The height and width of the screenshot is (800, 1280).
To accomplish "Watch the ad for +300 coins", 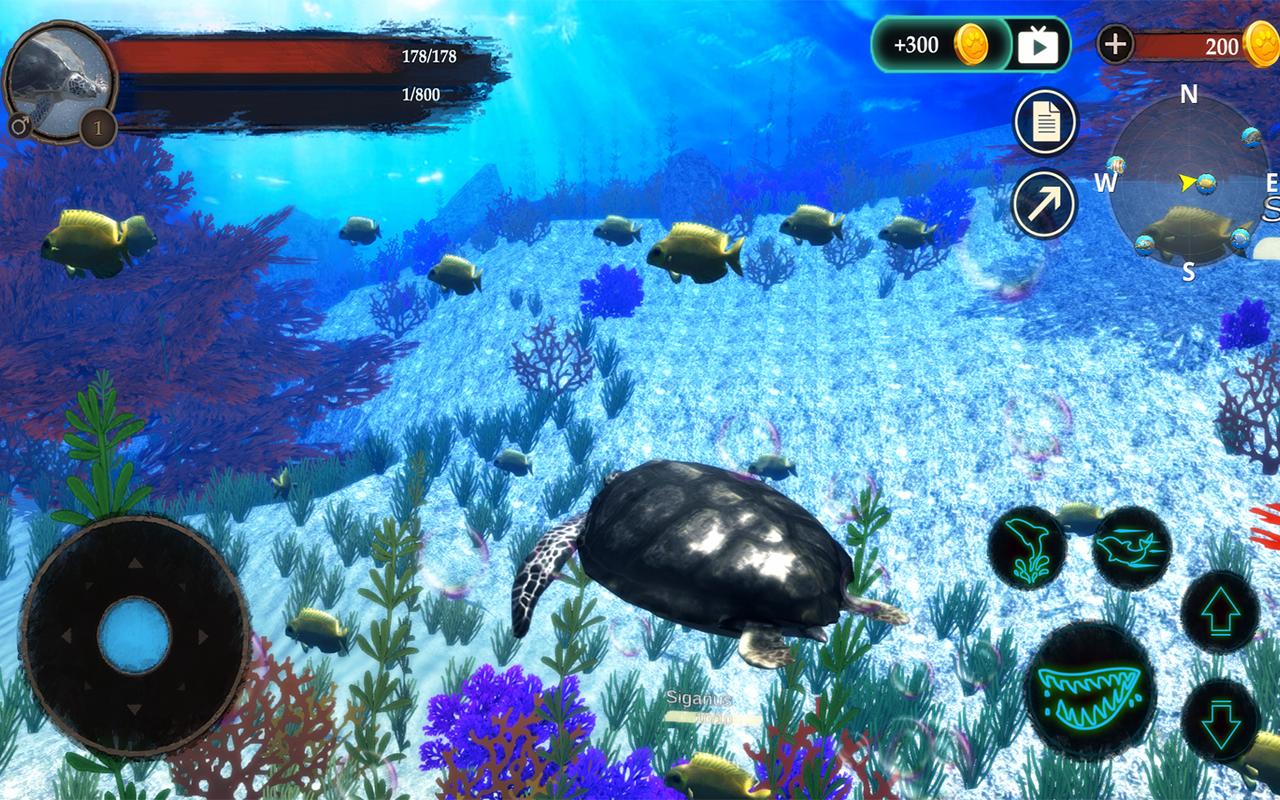I will [1038, 45].
